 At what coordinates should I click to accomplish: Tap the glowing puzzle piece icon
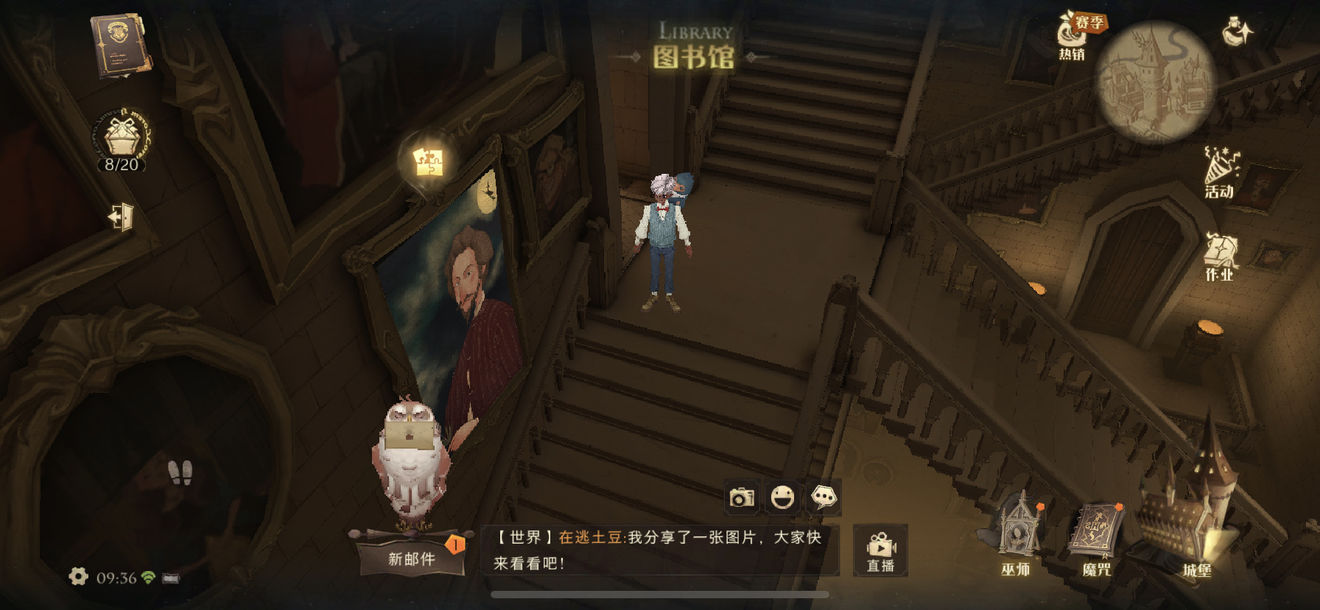point(428,162)
